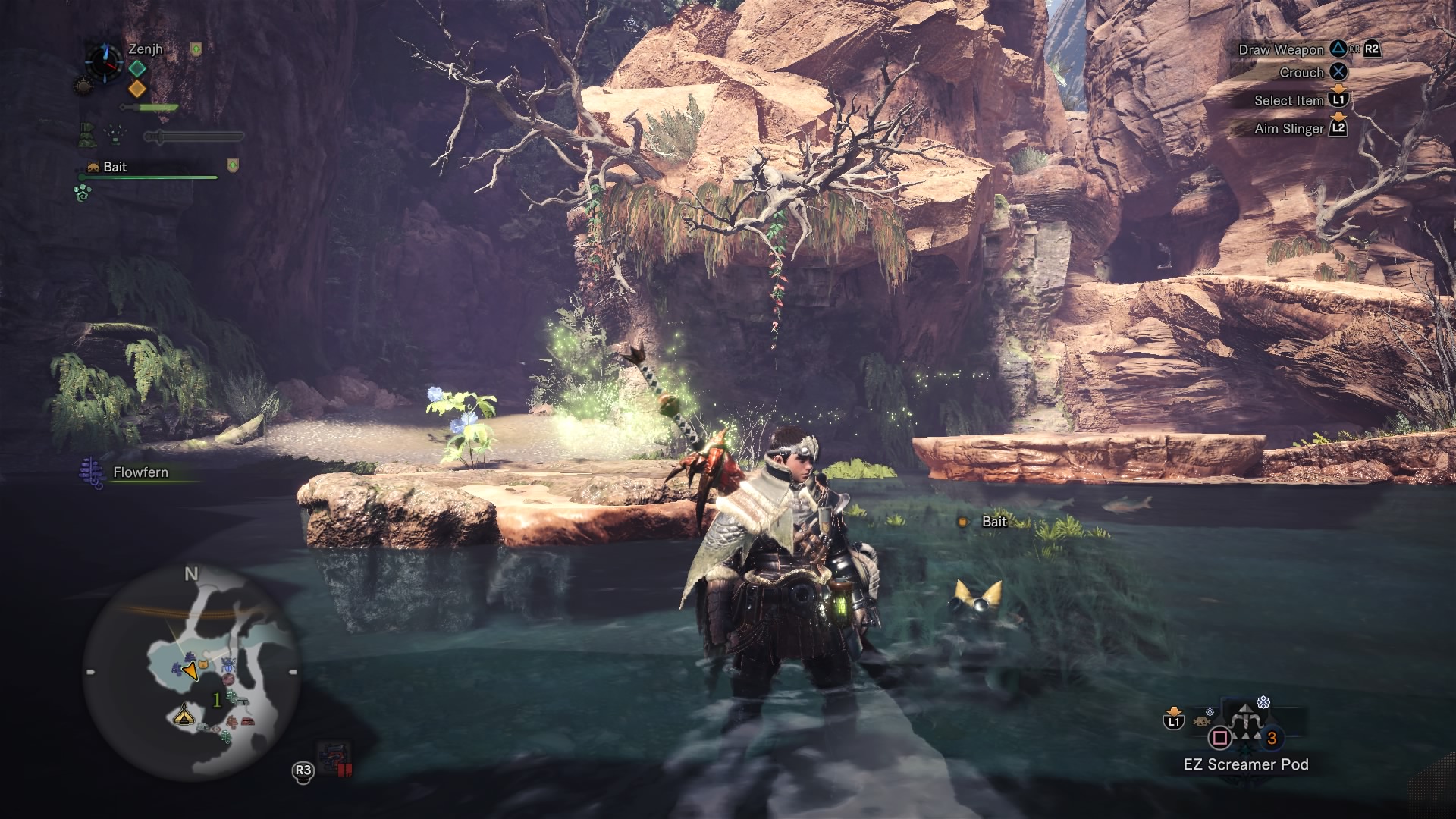Click the Palico gadget paw icon
This screenshot has height=819, width=1456.
click(x=82, y=193)
